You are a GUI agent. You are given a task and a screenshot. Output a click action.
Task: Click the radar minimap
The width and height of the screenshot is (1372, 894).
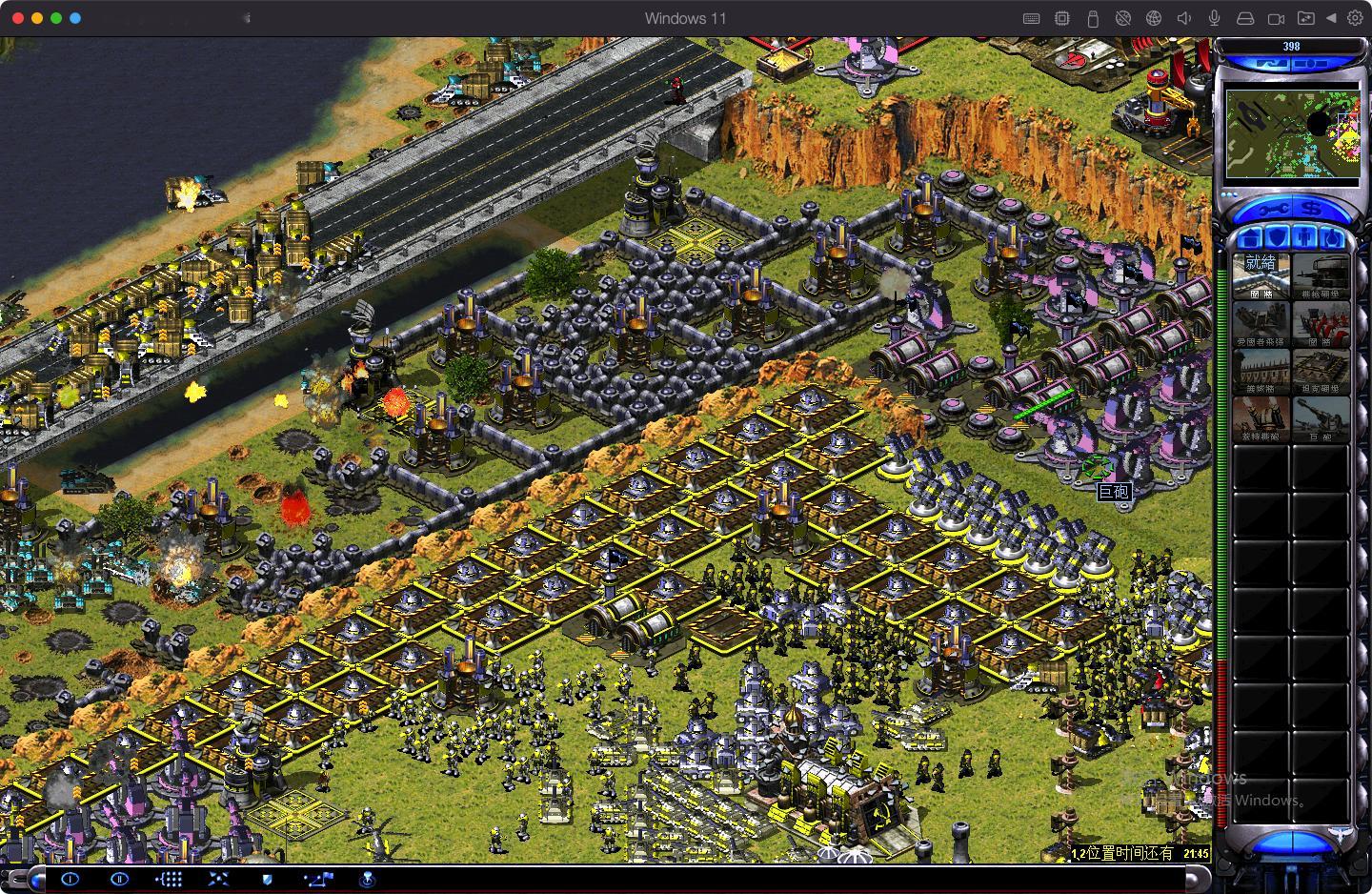[1292, 133]
